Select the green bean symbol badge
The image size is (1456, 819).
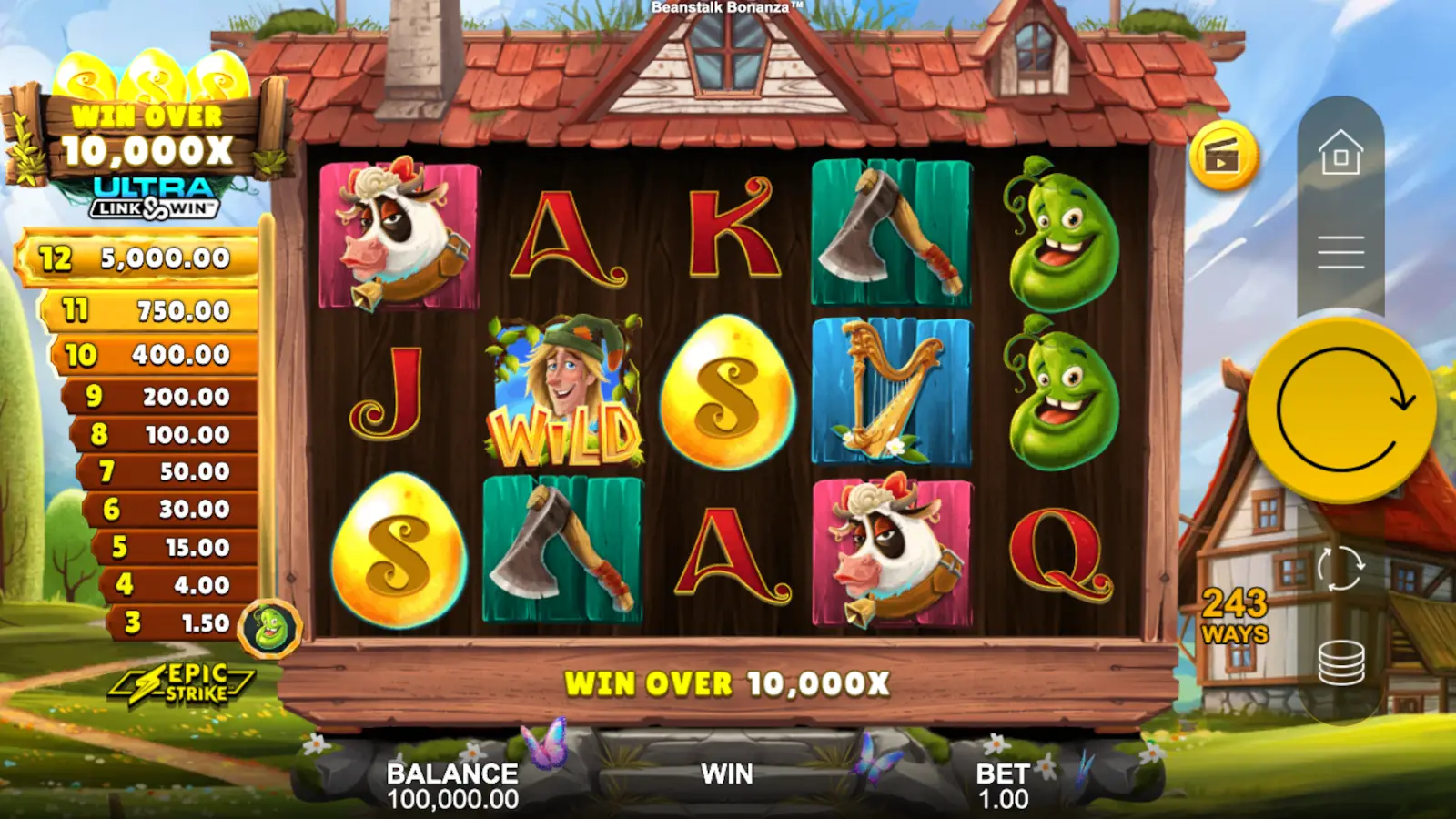click(268, 626)
